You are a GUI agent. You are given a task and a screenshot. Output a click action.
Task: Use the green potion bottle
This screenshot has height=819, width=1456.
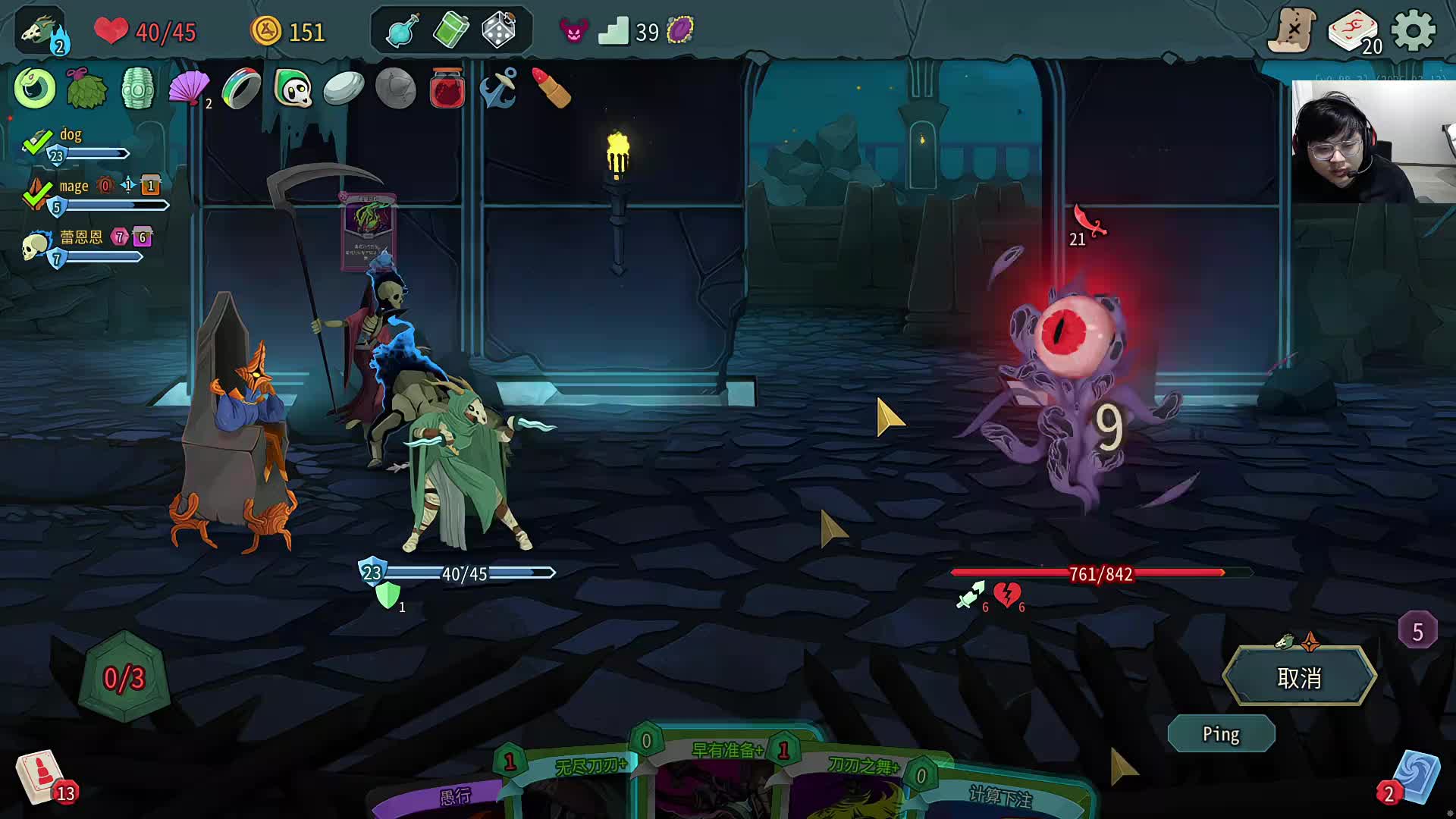click(x=450, y=32)
